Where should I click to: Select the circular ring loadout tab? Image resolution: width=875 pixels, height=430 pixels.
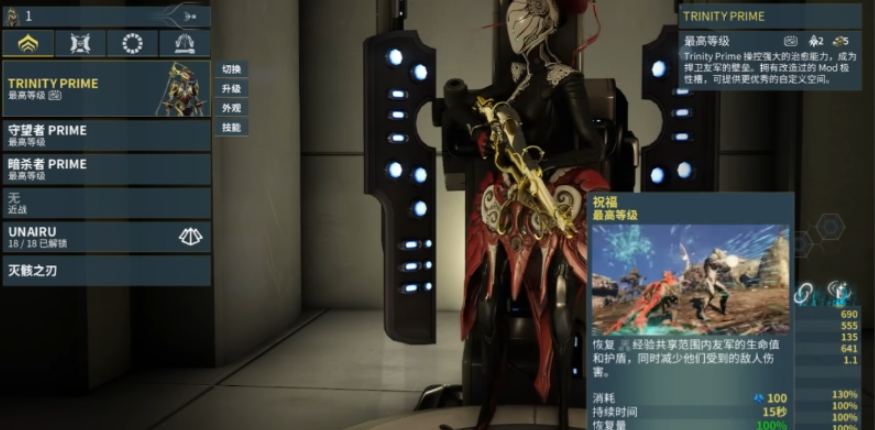click(x=132, y=43)
